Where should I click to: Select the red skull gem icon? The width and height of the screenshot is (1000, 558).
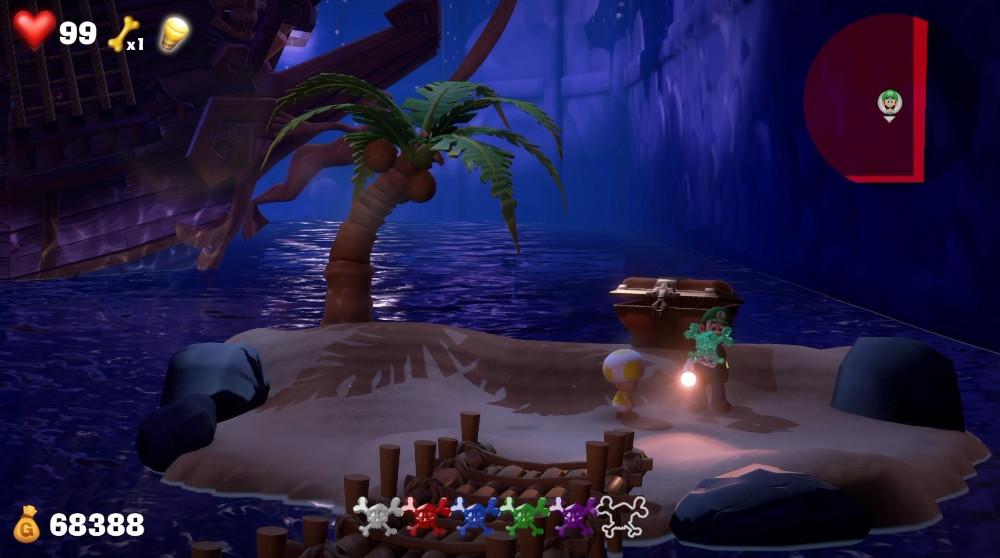pyautogui.click(x=426, y=515)
